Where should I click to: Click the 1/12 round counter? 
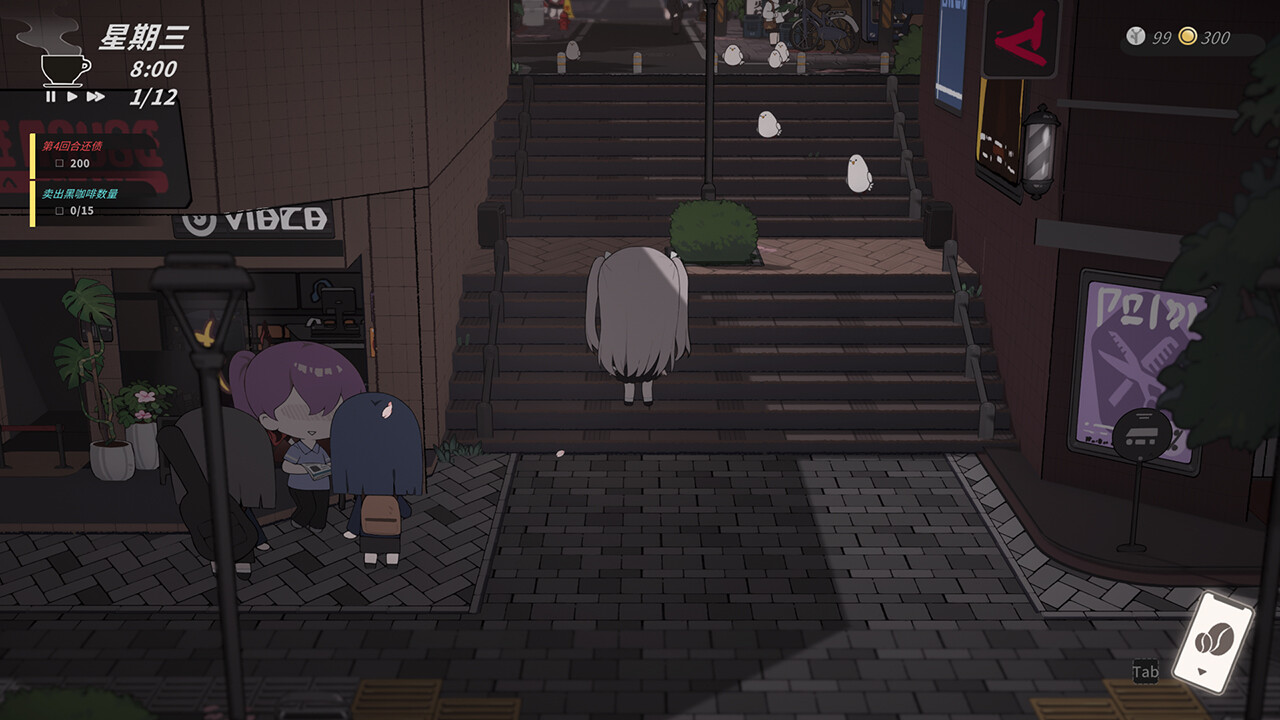point(155,97)
